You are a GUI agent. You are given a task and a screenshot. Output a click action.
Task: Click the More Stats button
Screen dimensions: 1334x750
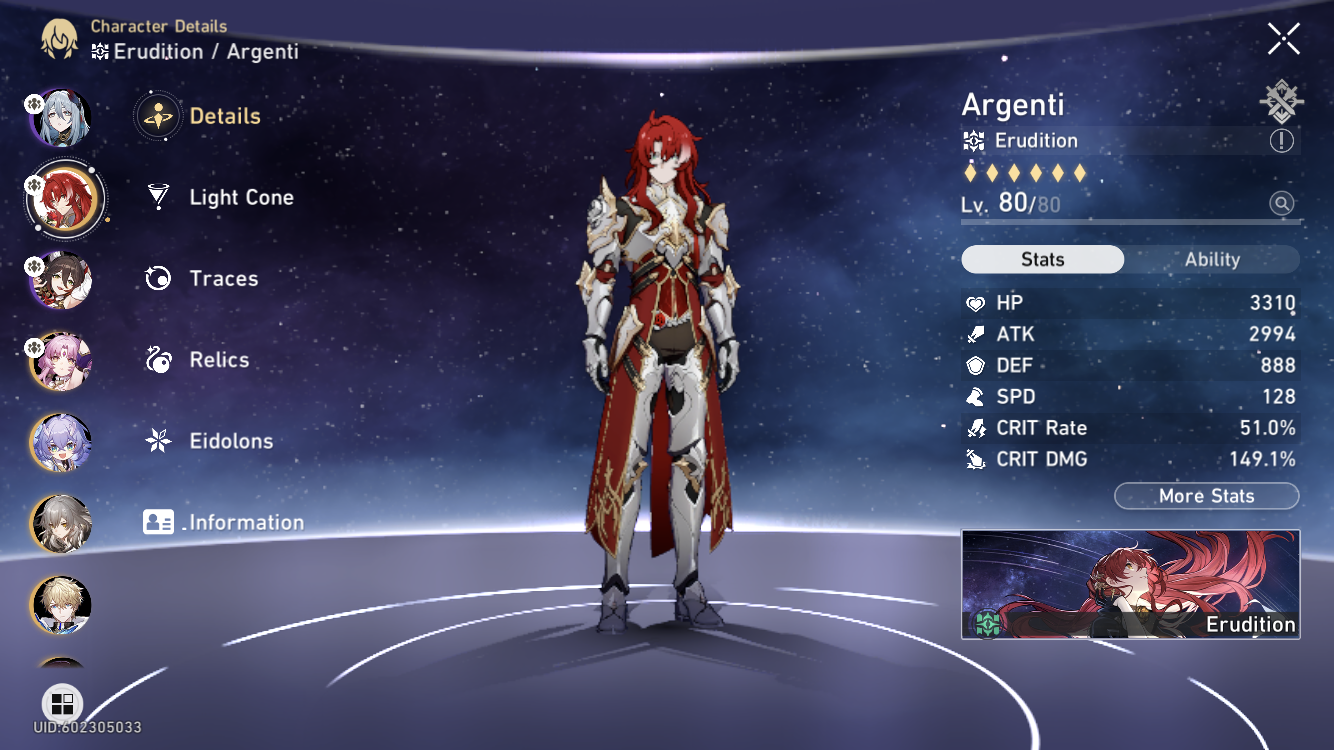coord(1206,495)
